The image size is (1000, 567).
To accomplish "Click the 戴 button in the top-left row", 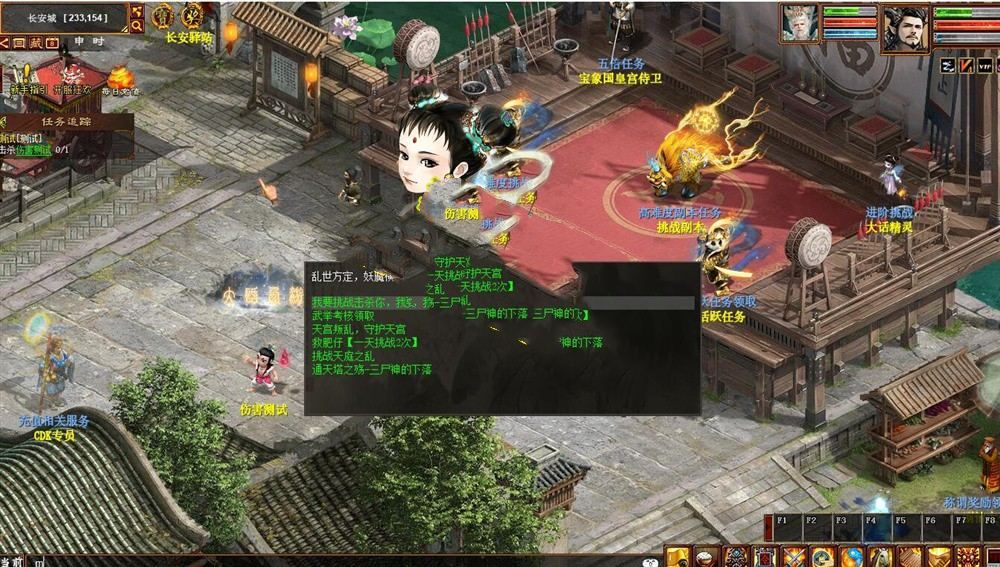I will [37, 43].
